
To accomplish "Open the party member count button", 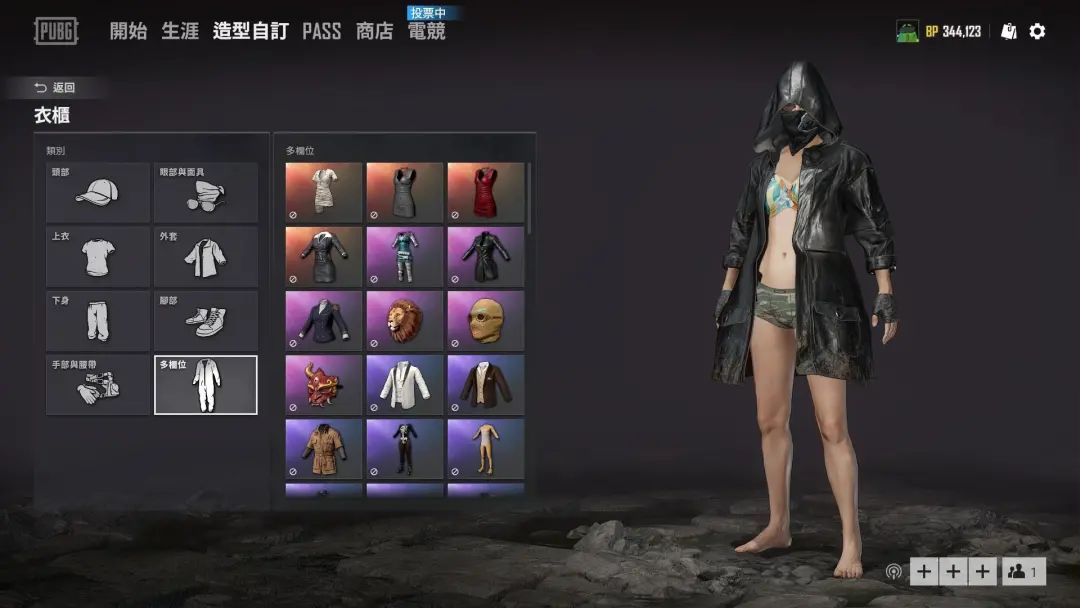I will [1024, 571].
